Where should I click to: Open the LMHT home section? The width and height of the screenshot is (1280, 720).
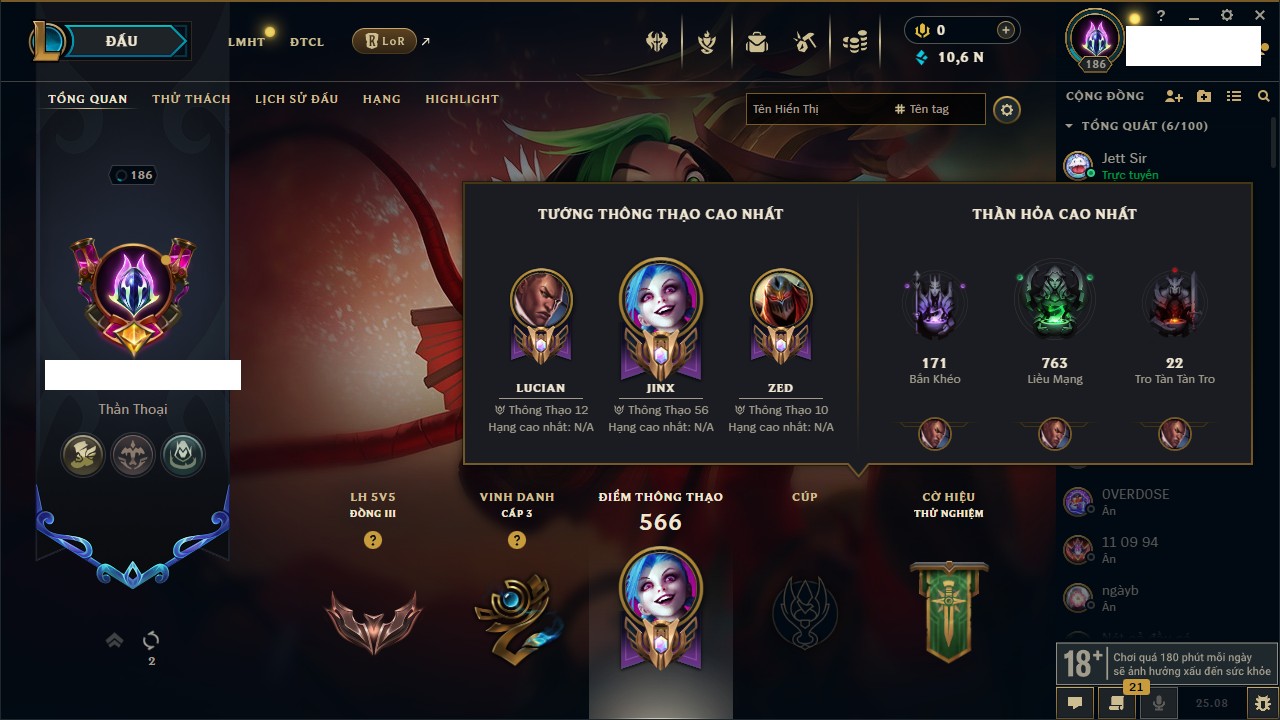[246, 42]
